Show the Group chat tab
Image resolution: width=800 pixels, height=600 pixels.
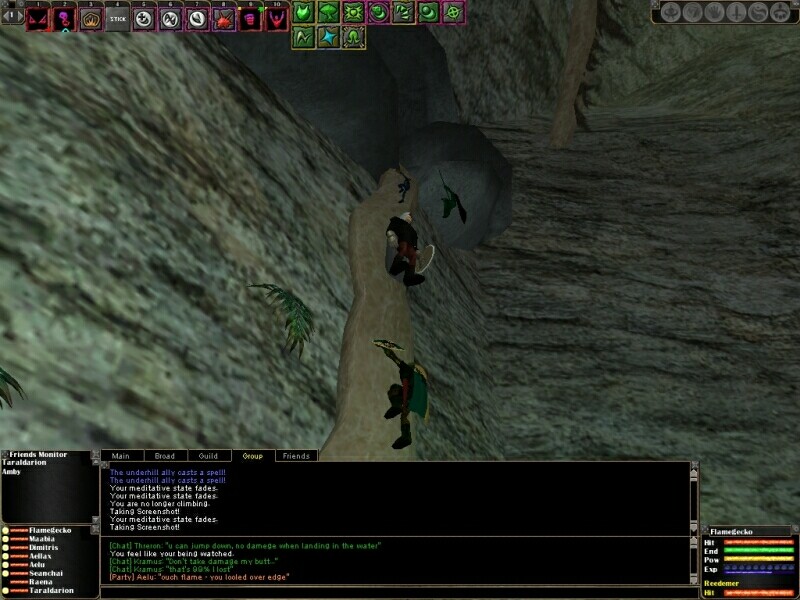pyautogui.click(x=252, y=456)
